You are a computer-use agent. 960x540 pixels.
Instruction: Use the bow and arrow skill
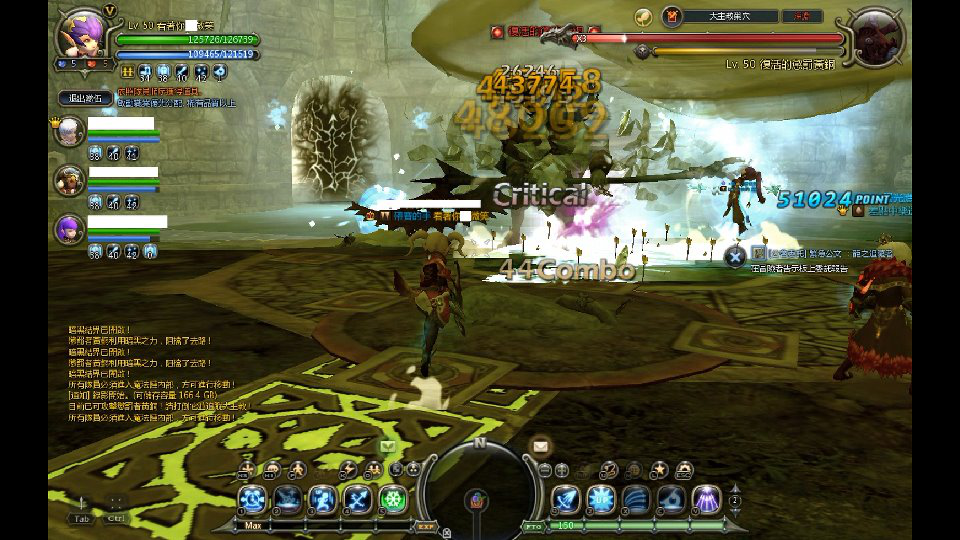[x=565, y=498]
